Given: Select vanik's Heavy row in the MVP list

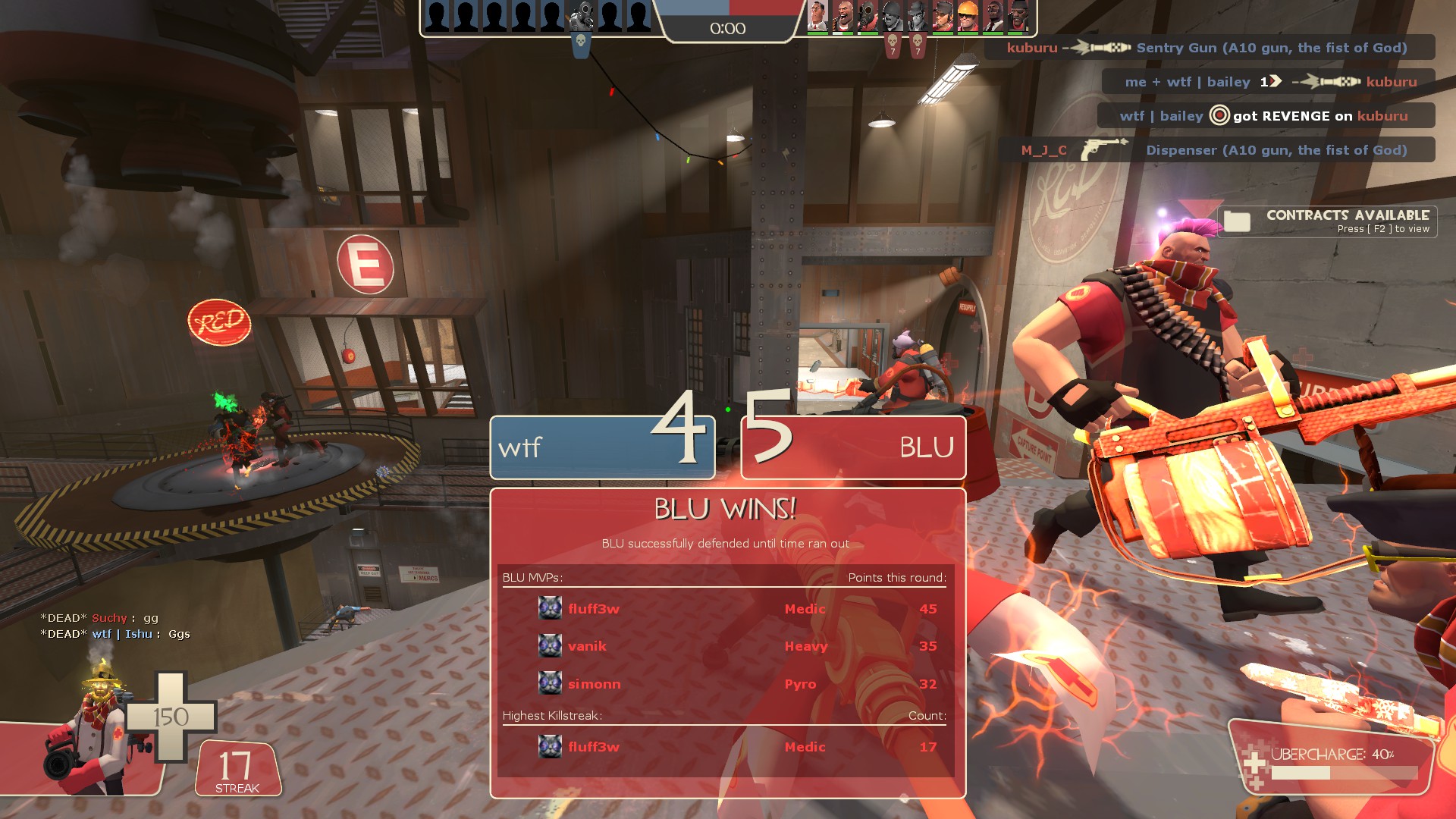Looking at the screenshot, I should tap(724, 646).
